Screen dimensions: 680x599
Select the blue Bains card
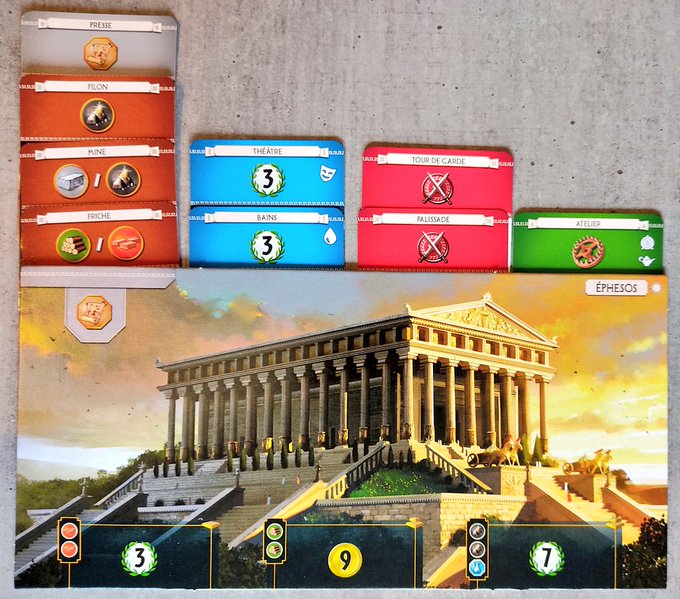(266, 240)
